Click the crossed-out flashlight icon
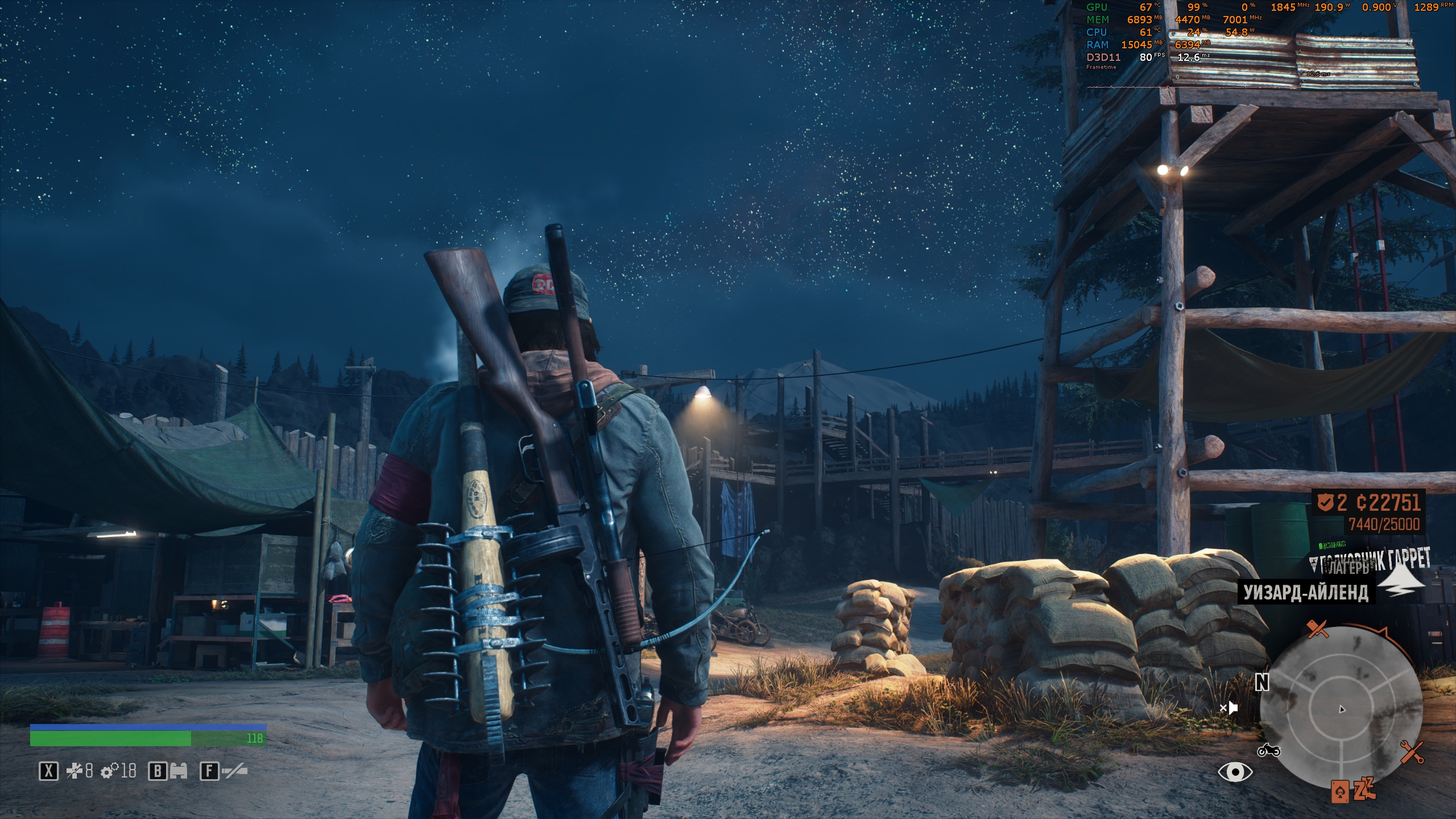1456x819 pixels. (234, 771)
